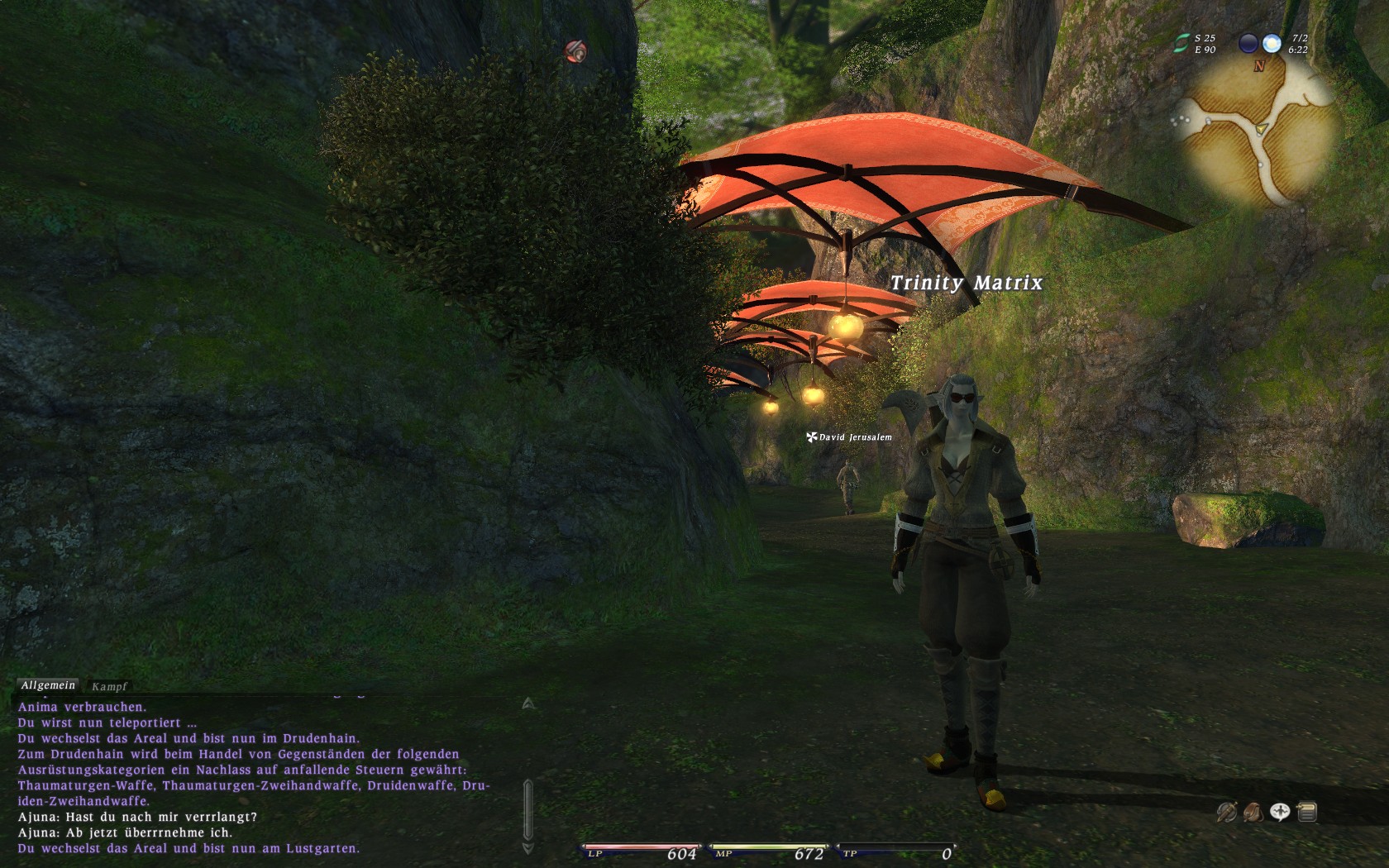Click the dark moon phase icon

pos(1248,43)
